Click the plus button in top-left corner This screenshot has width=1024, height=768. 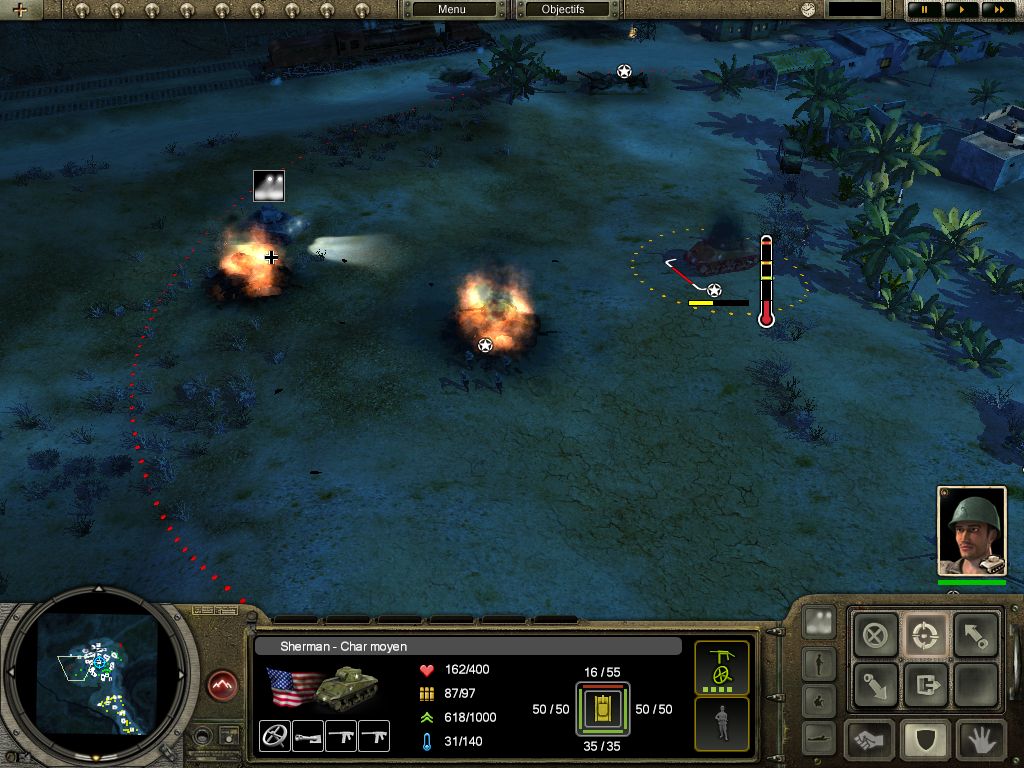point(19,10)
